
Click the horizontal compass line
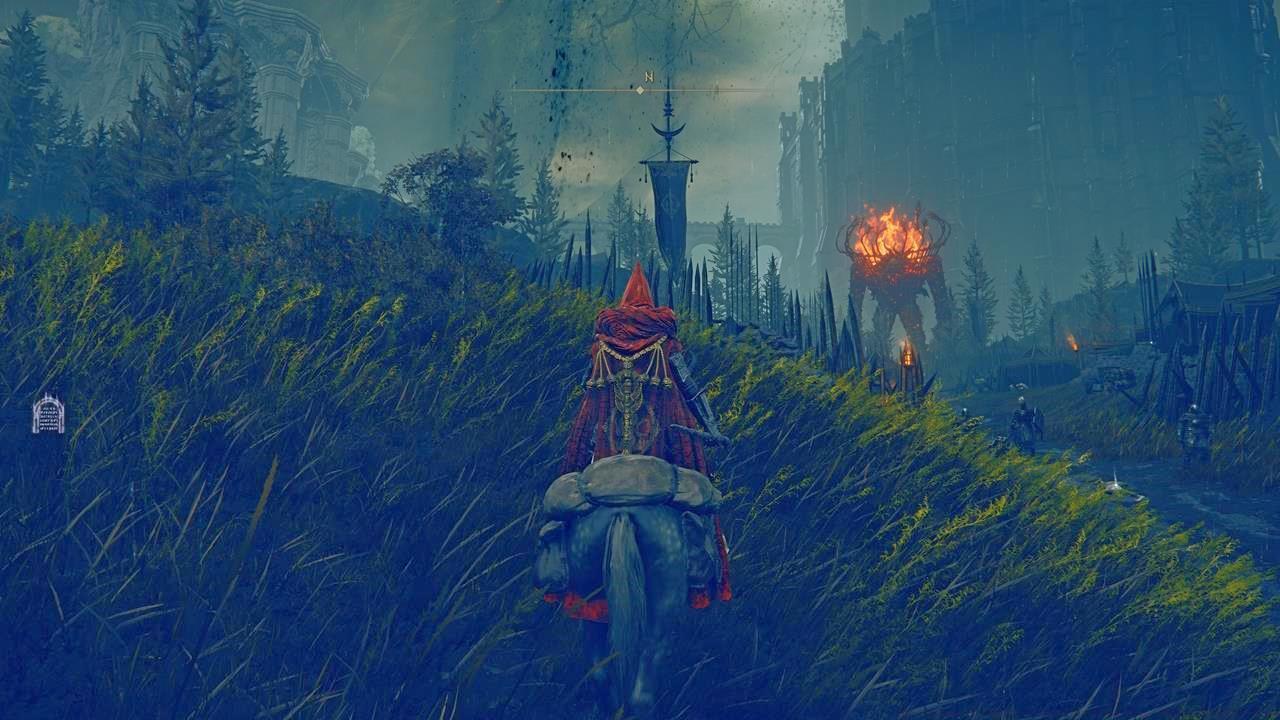(720, 89)
